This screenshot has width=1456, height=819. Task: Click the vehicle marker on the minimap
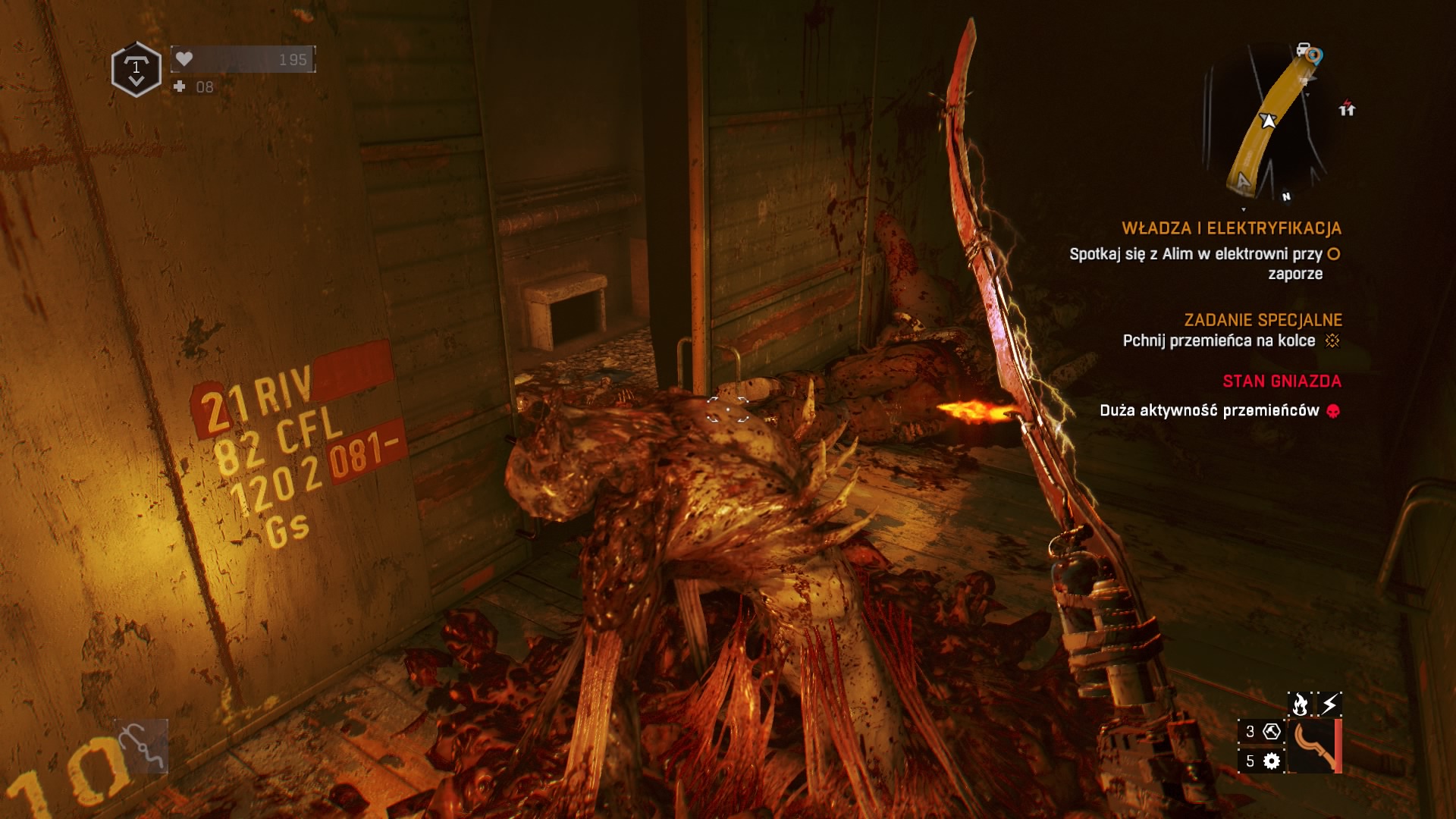pos(1304,50)
